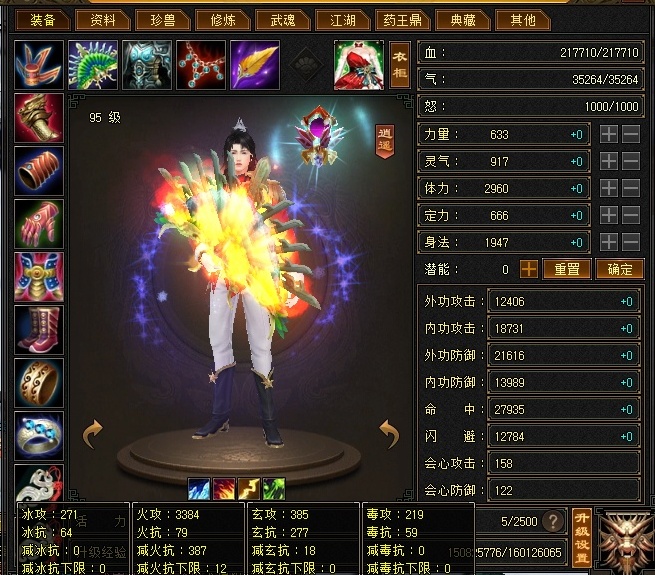Select the green feather fan weapon slot

coord(93,65)
